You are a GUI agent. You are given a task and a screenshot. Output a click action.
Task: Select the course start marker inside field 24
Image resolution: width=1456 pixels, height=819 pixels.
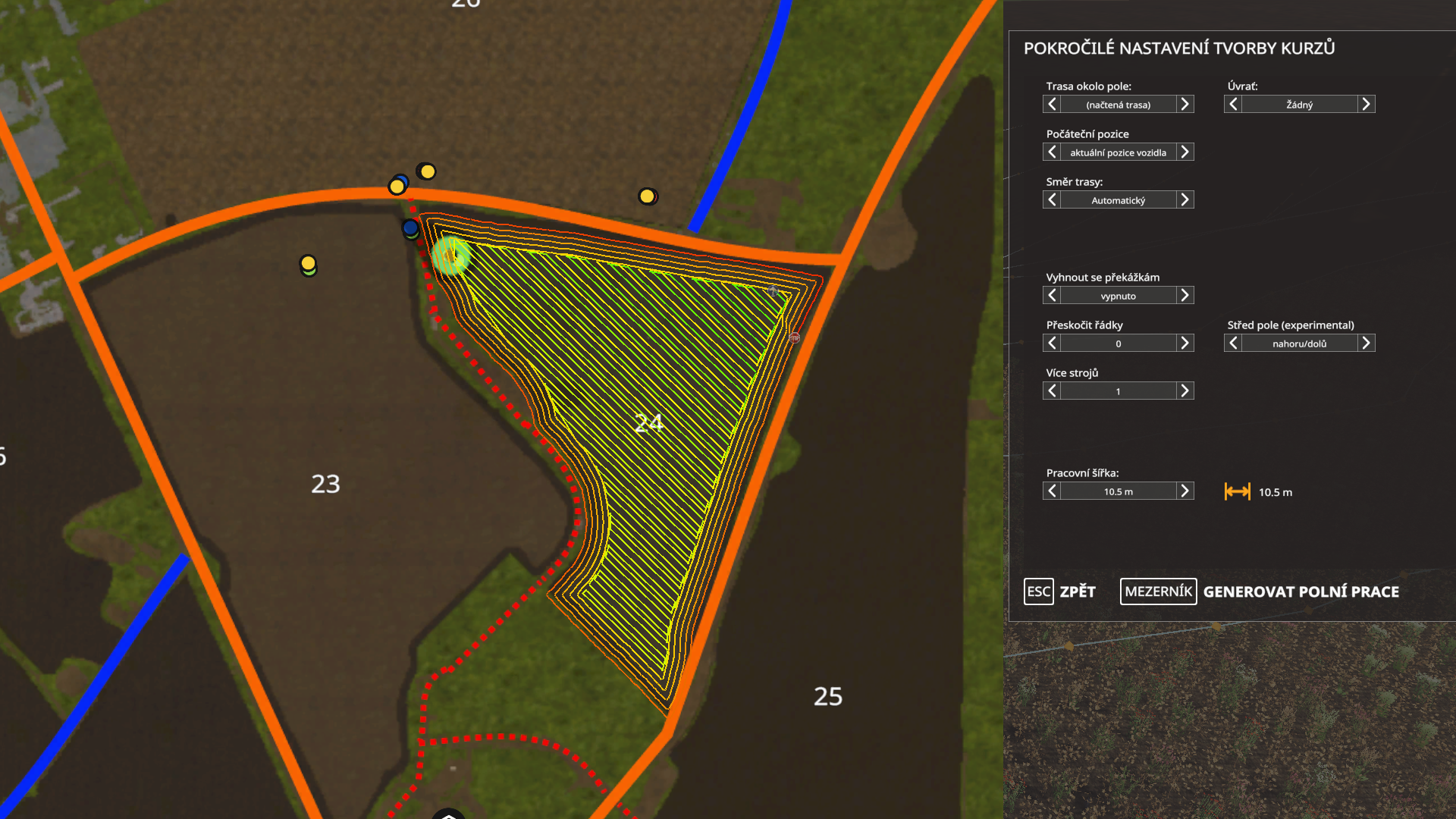pyautogui.click(x=773, y=290)
